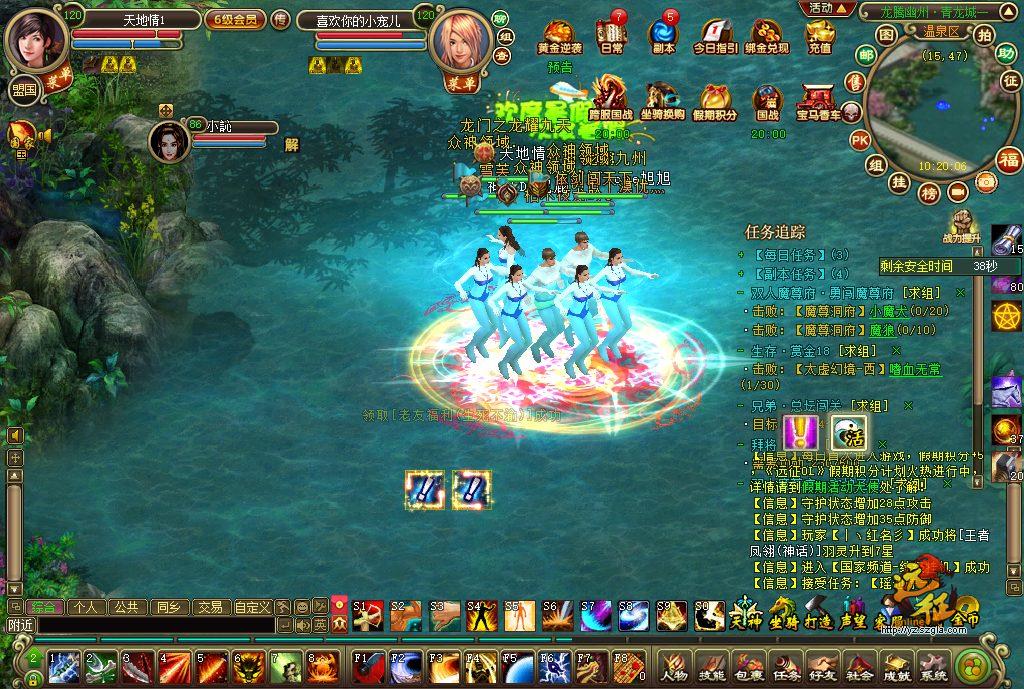Select the 国战 nation war icon

(767, 101)
